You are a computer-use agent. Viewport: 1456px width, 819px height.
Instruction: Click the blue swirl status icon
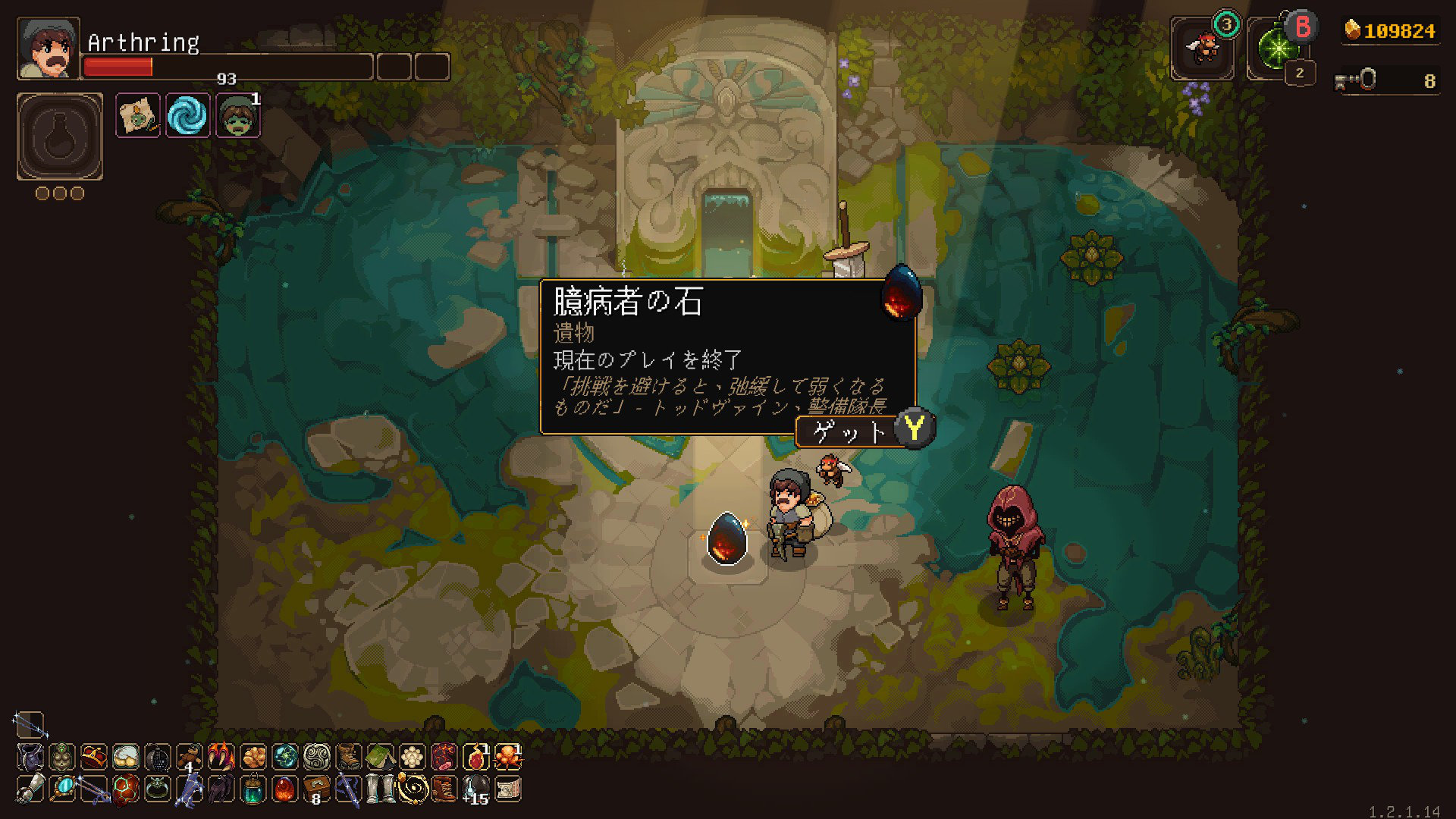187,115
